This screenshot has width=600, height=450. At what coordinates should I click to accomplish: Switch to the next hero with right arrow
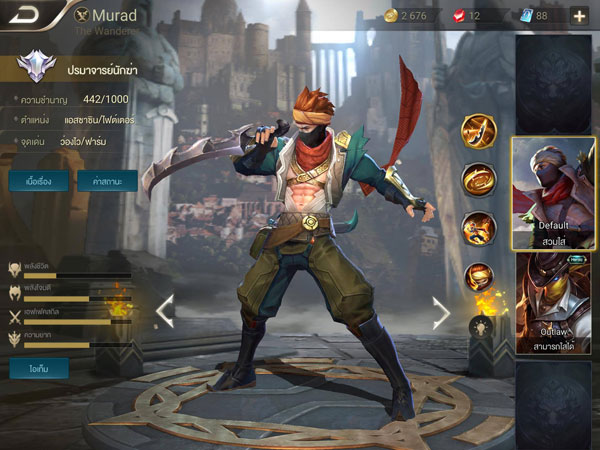click(440, 312)
